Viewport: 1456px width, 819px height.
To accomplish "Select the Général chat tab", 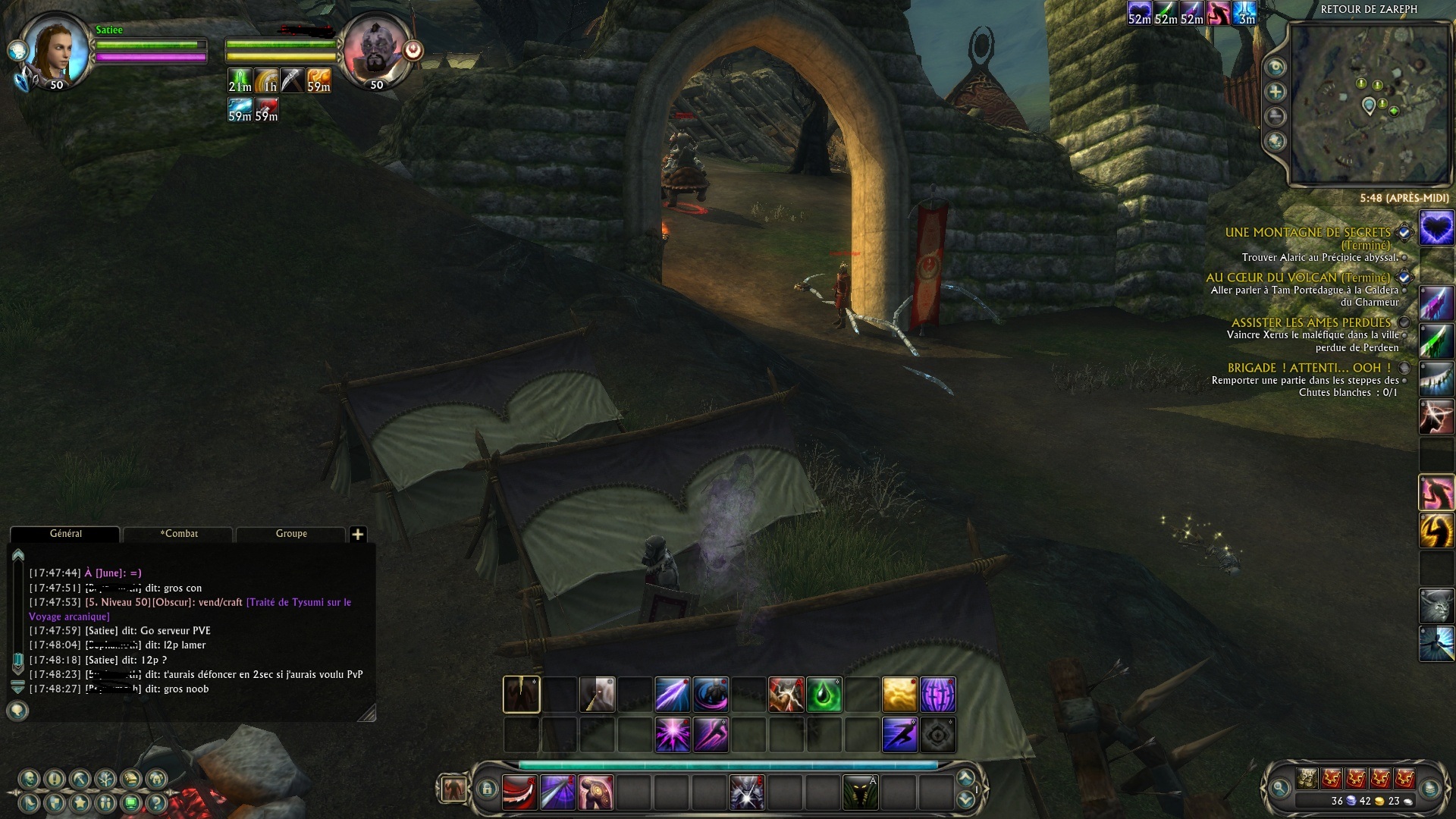I will 65,534.
